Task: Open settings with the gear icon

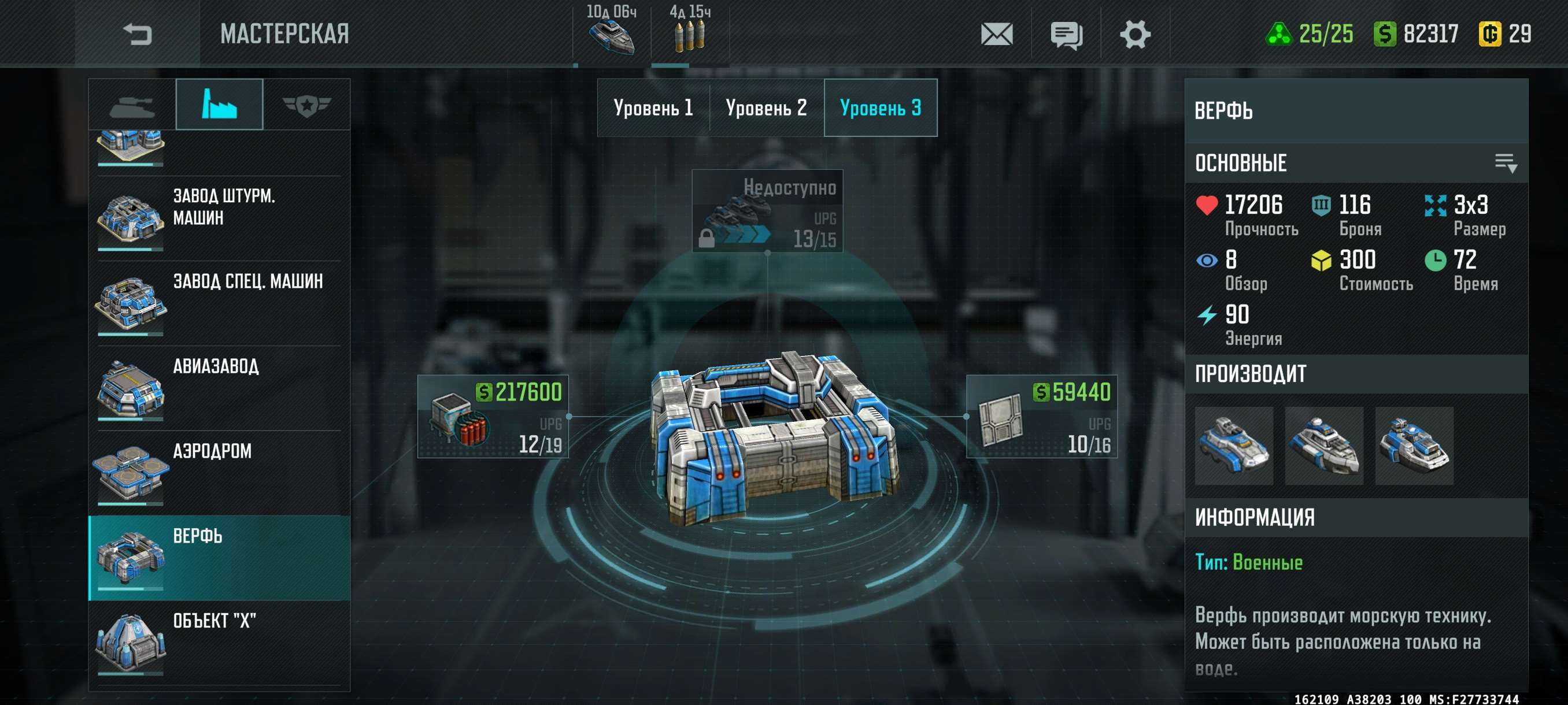Action: click(x=1134, y=34)
